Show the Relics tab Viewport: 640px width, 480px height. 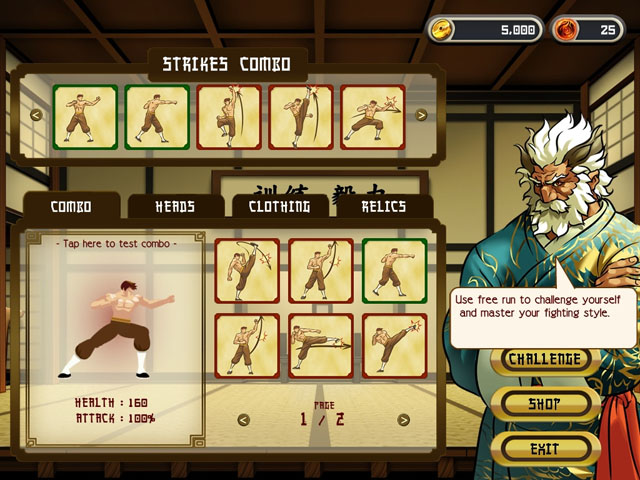384,207
